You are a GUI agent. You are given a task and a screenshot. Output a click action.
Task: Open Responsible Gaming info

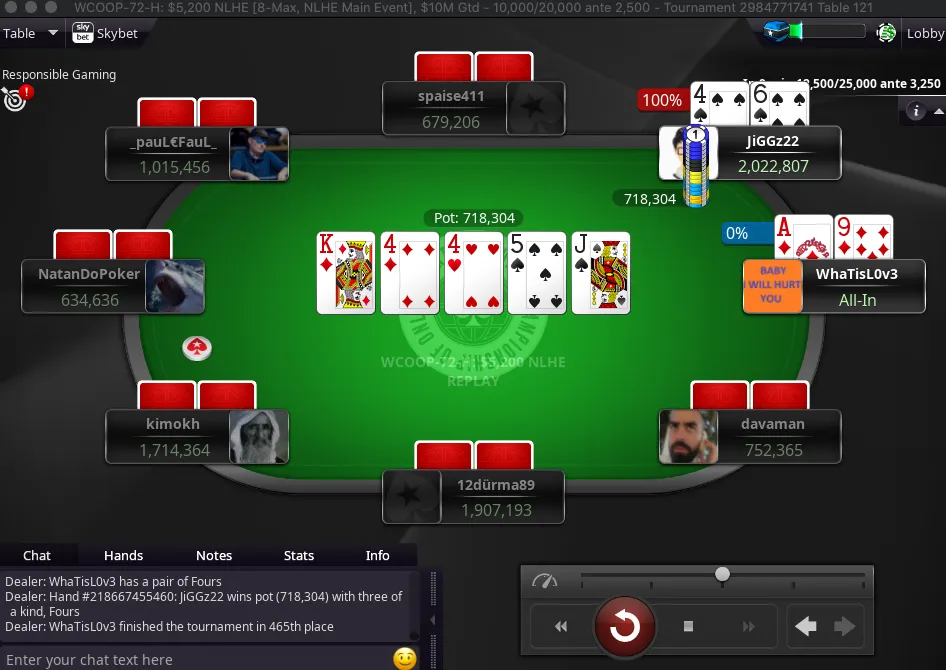(59, 74)
